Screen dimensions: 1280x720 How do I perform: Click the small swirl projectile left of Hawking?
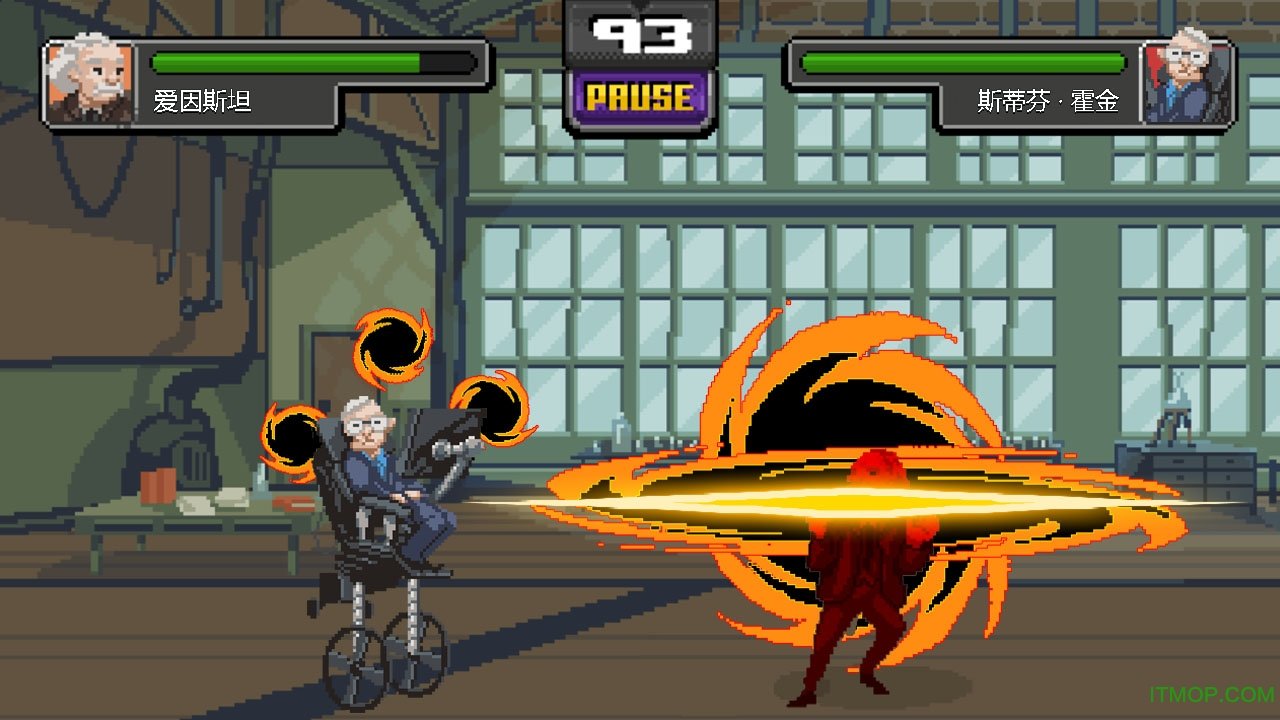[x=290, y=435]
